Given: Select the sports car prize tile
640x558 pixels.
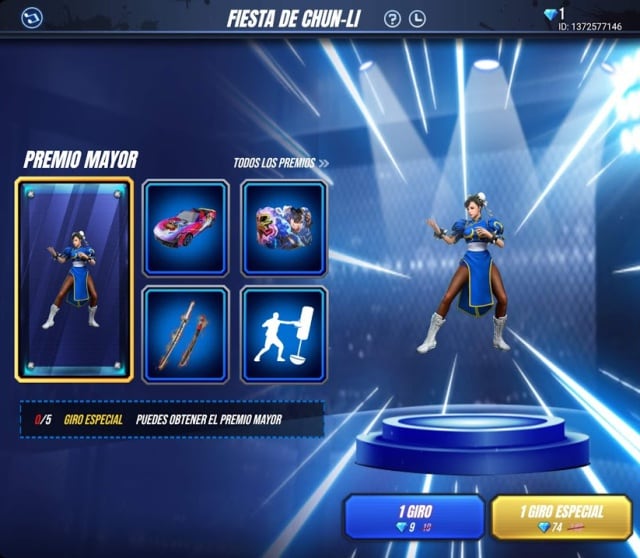Looking at the screenshot, I should (186, 228).
